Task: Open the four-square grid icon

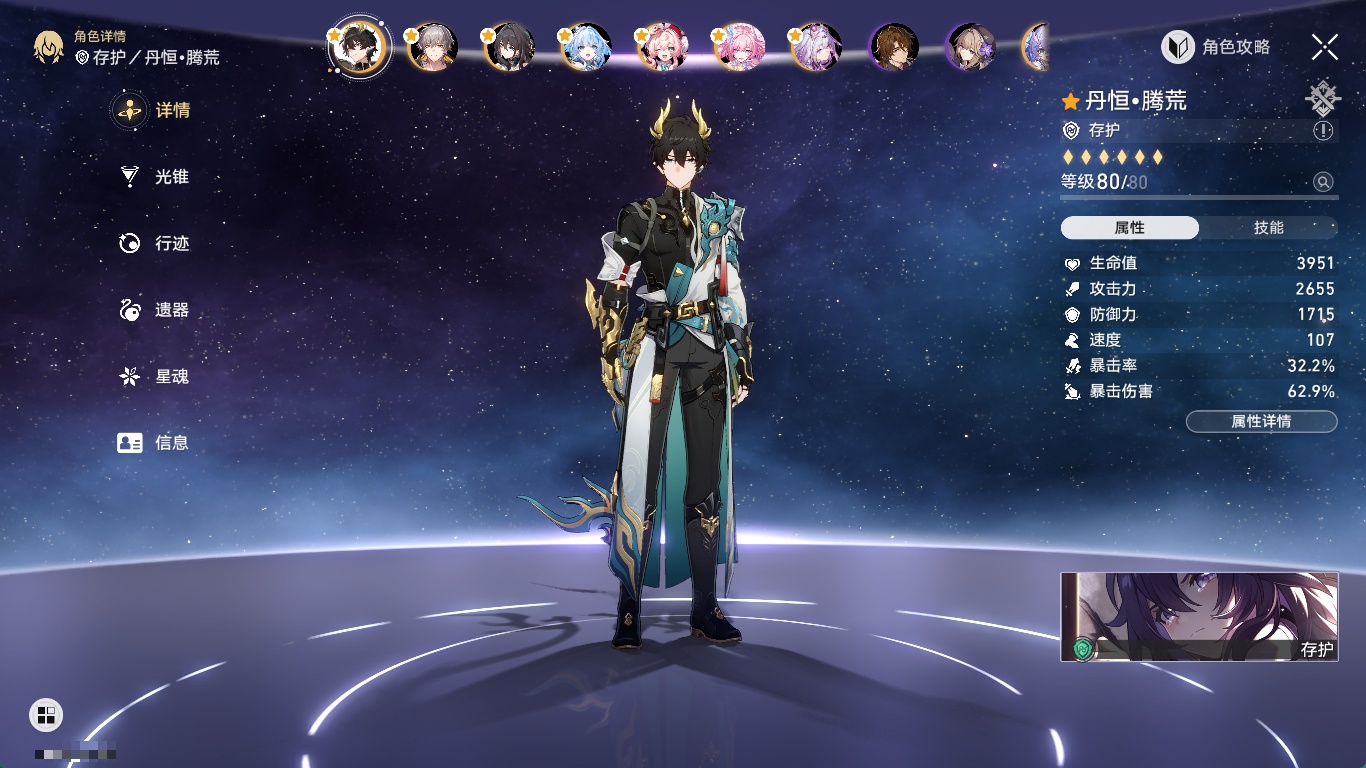Action: [x=46, y=714]
